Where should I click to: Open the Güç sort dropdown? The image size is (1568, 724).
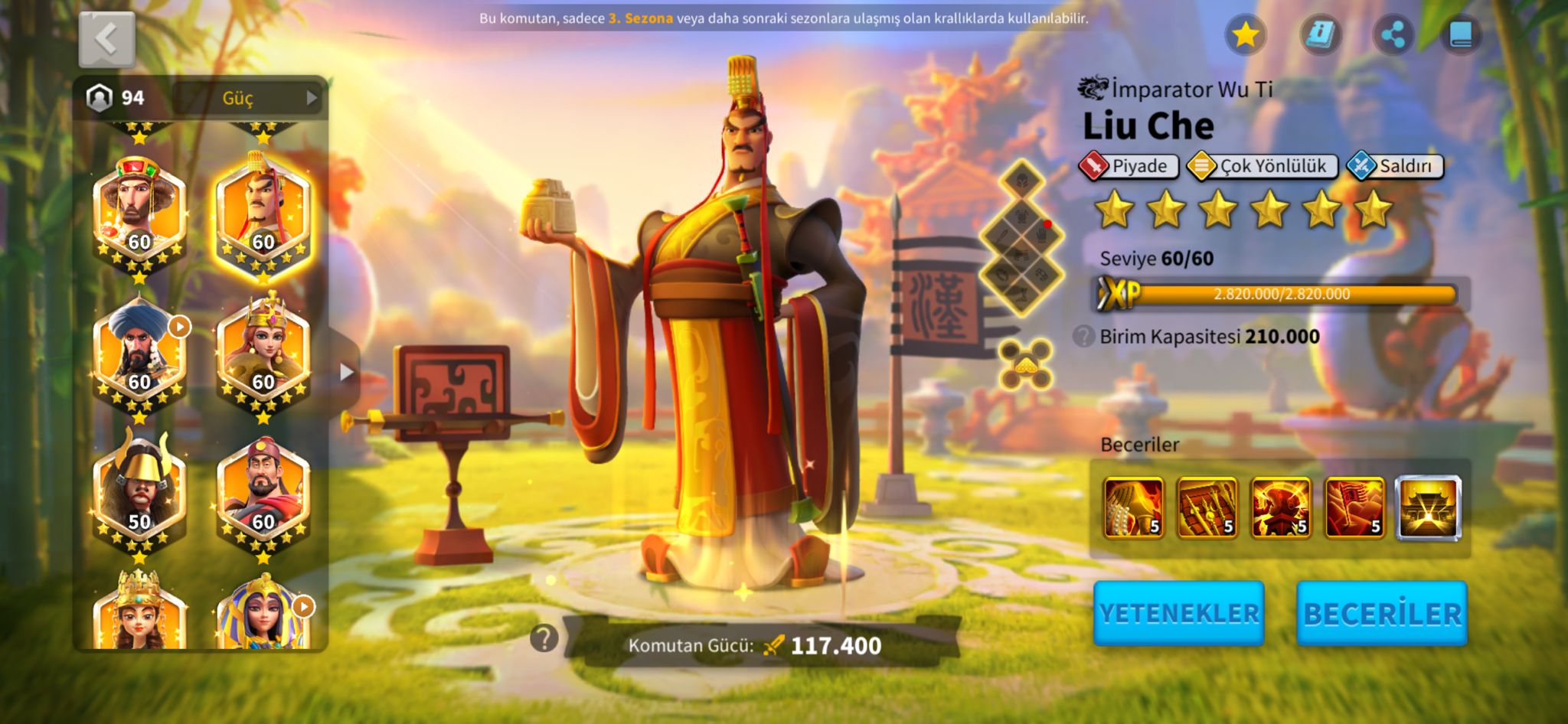point(248,98)
